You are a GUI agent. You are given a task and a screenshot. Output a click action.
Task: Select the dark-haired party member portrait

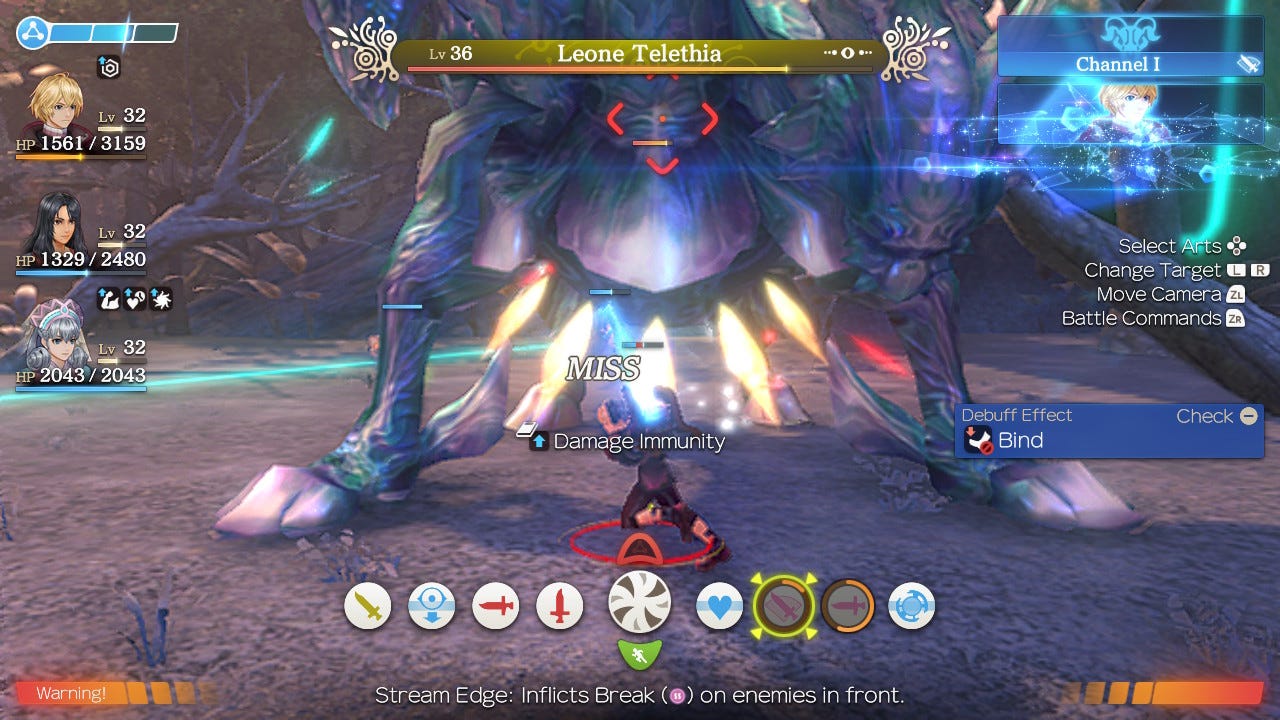56,224
